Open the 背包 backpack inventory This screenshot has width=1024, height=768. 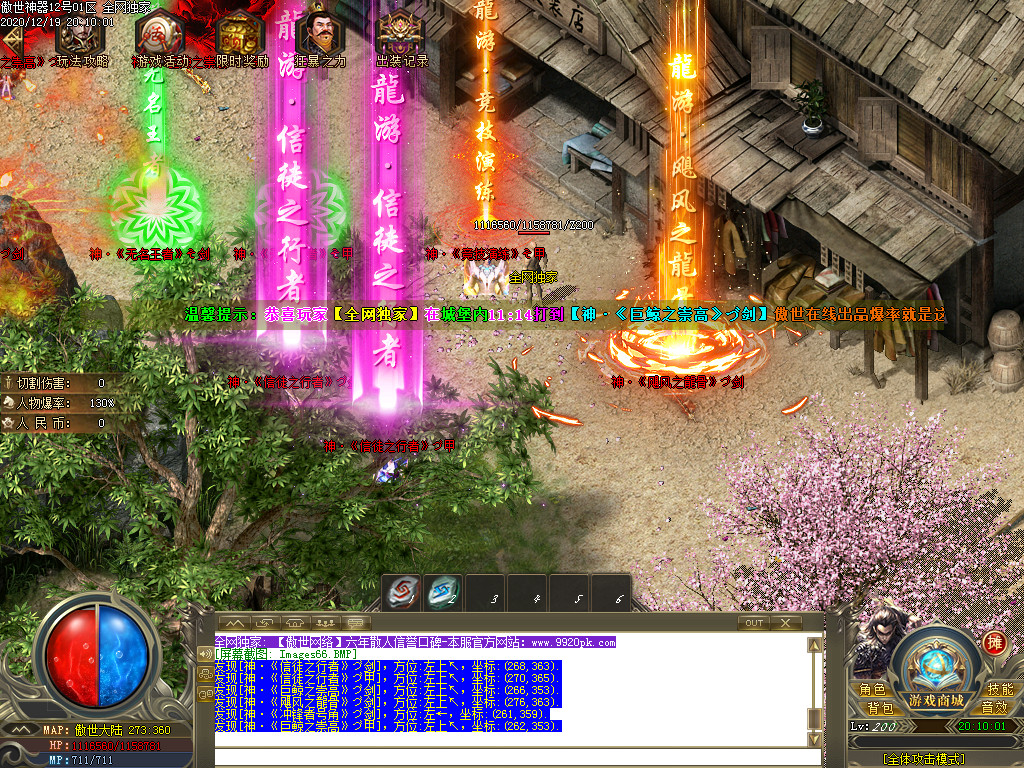pos(880,708)
